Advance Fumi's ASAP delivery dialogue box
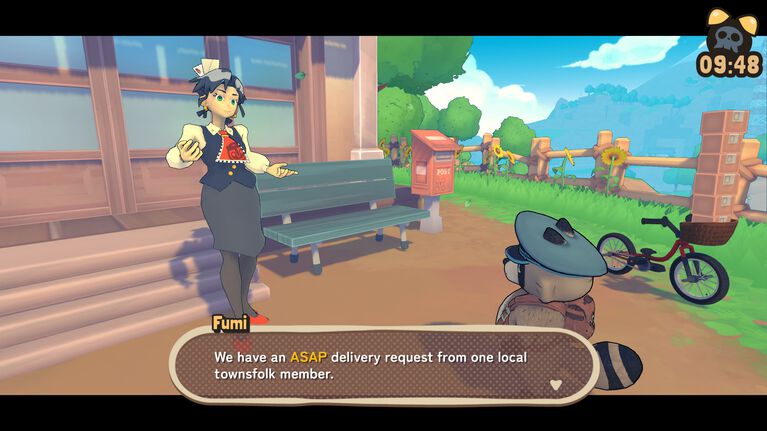The height and width of the screenshot is (431, 767). click(383, 365)
